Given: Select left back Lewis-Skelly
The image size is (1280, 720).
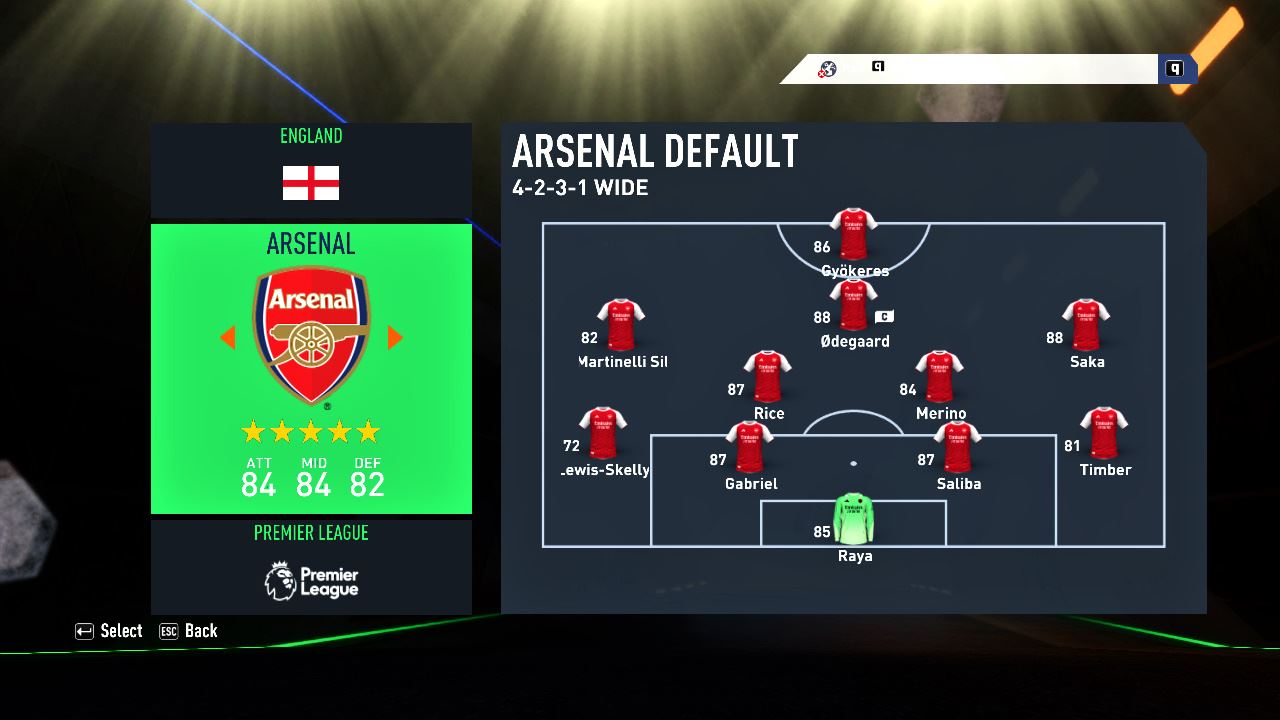Looking at the screenshot, I should pyautogui.click(x=603, y=434).
